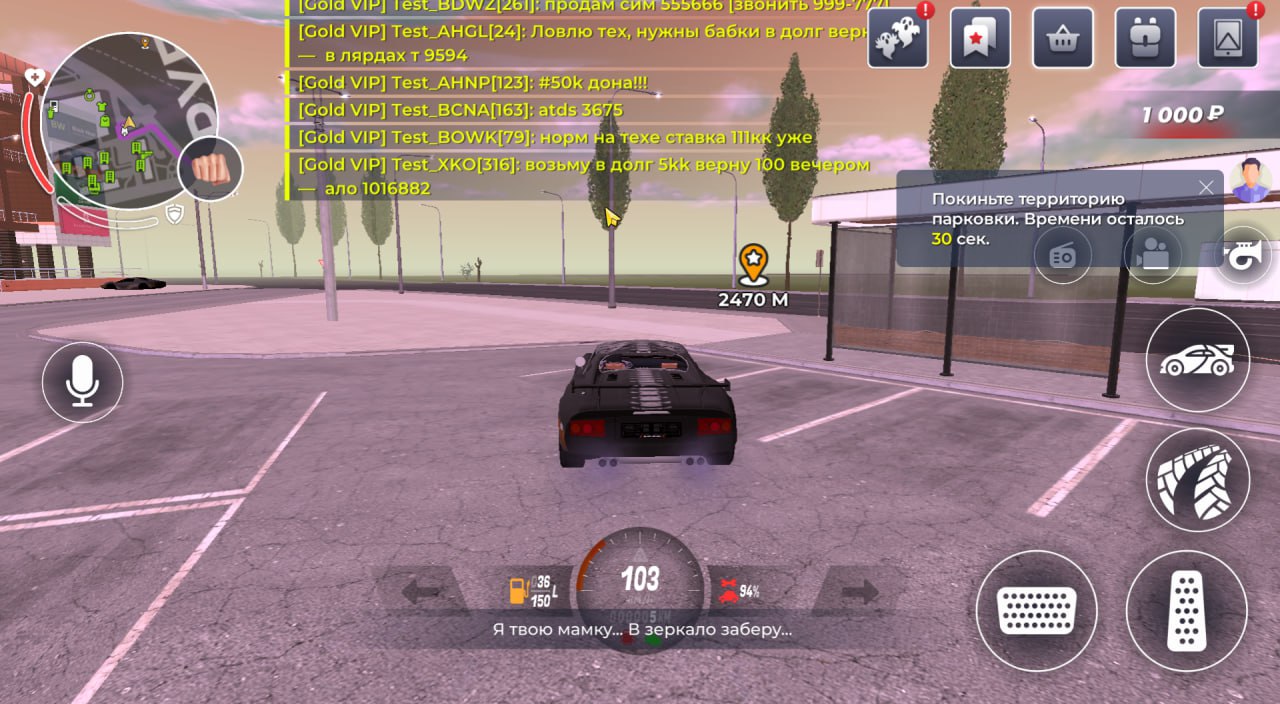The height and width of the screenshot is (704, 1280).
Task: Open the shopping basket store
Action: [1062, 39]
